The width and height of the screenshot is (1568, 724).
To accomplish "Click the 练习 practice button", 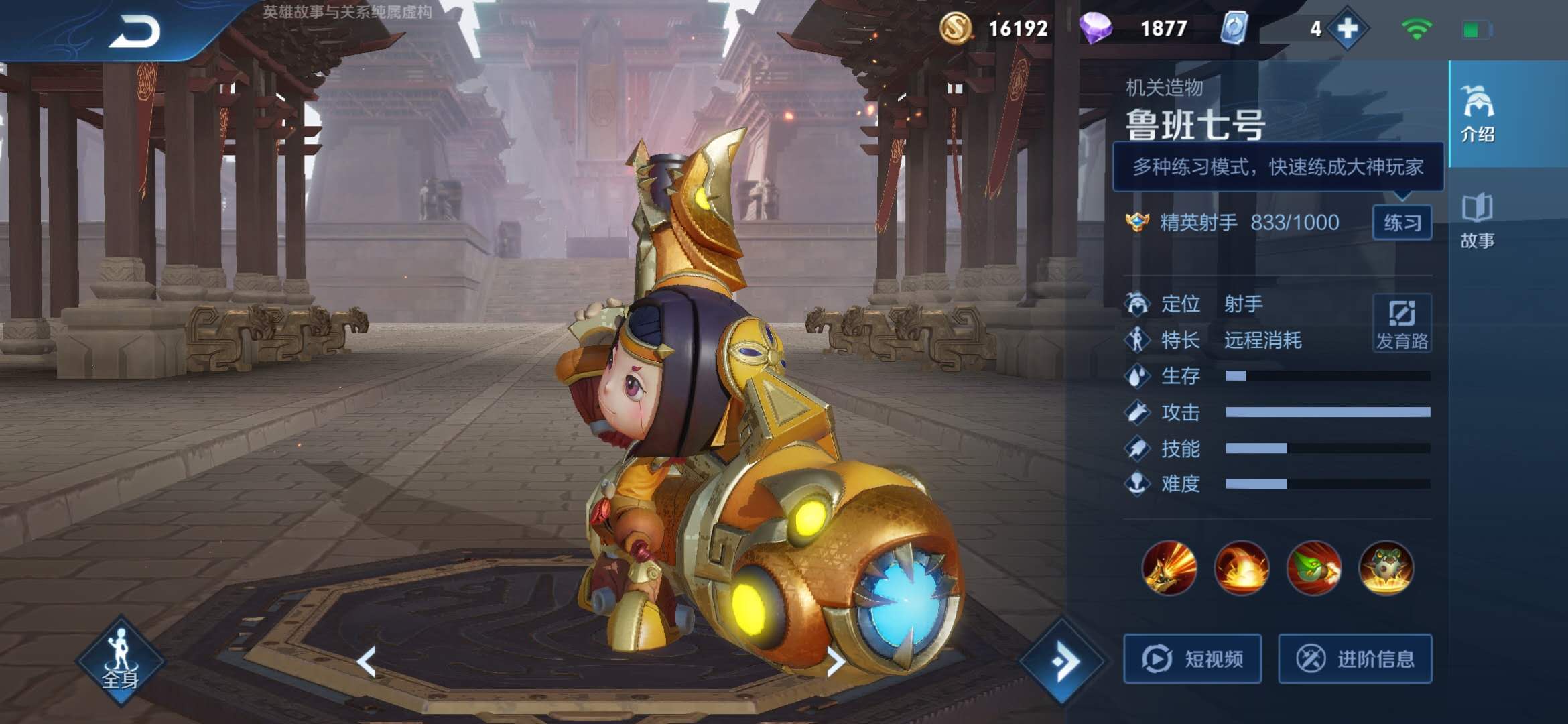I will coord(1402,223).
